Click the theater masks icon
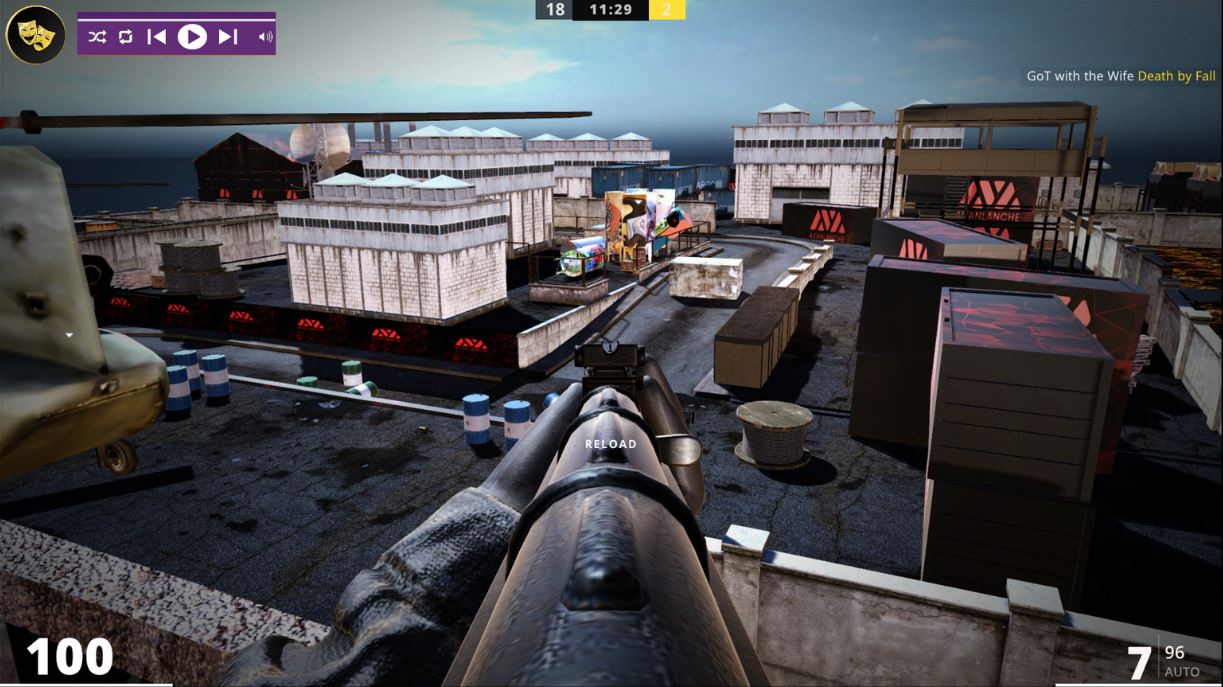Image resolution: width=1223 pixels, height=687 pixels. pos(36,36)
